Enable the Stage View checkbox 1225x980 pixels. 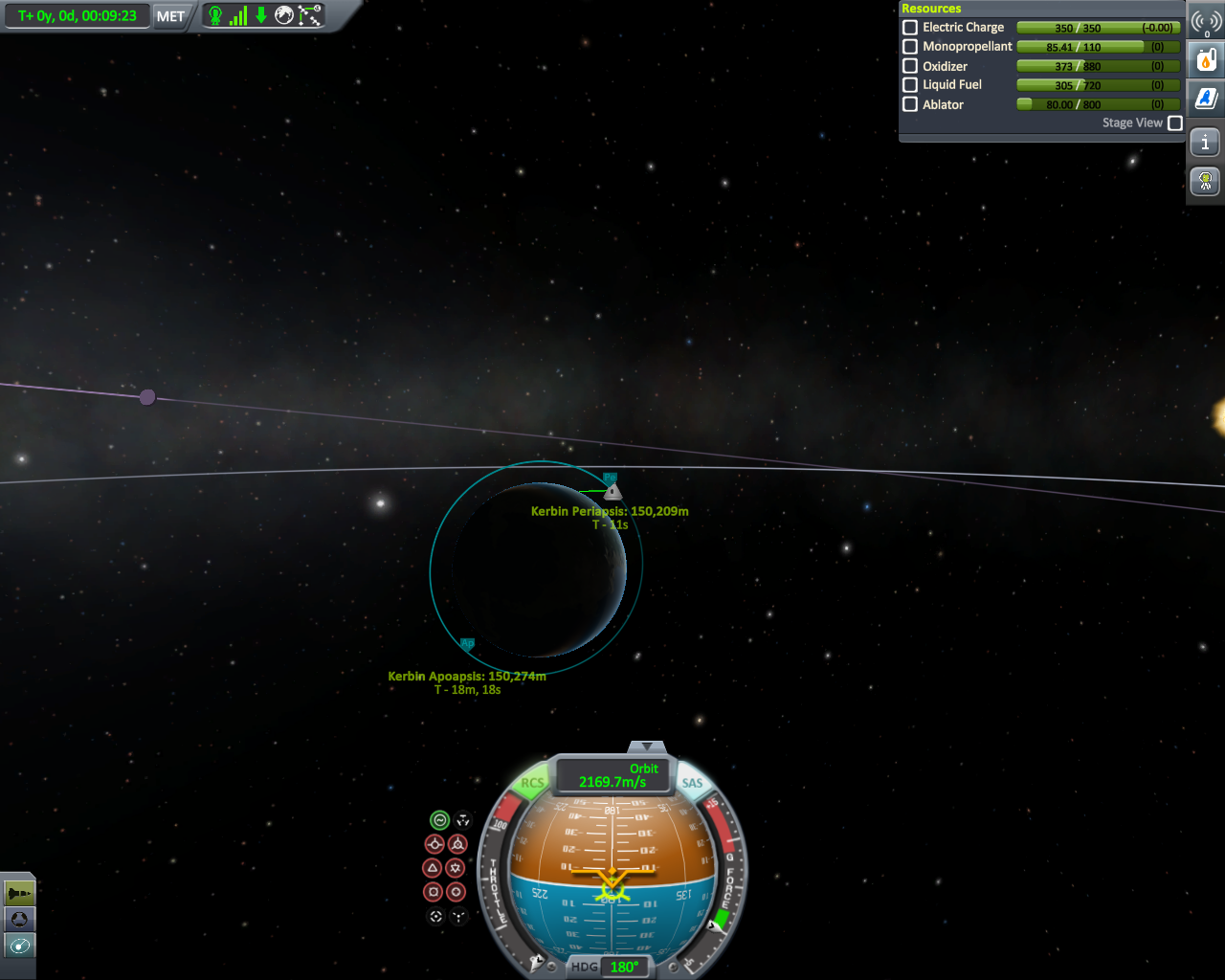pos(1175,123)
